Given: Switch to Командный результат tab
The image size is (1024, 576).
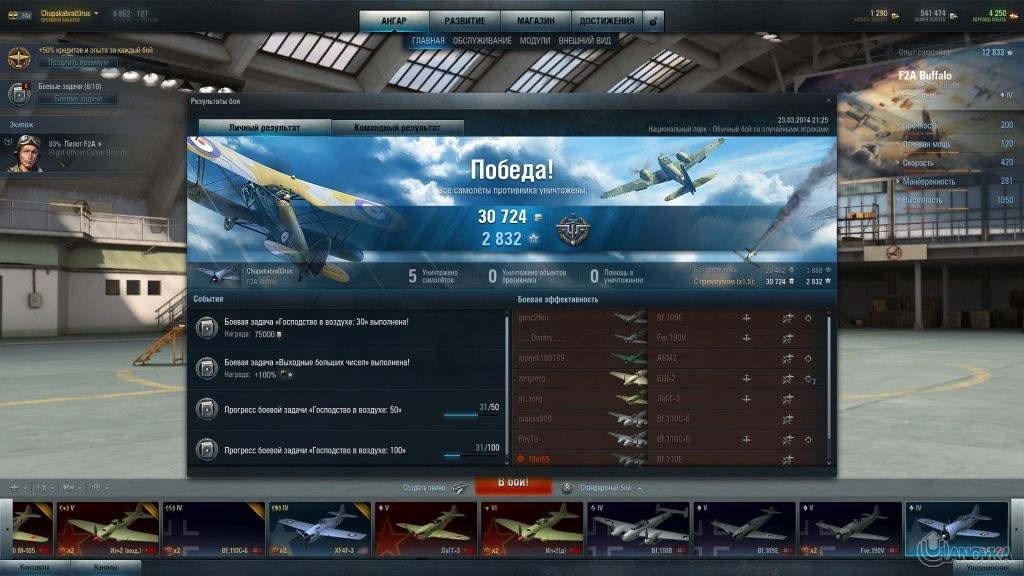Looking at the screenshot, I should [x=398, y=128].
